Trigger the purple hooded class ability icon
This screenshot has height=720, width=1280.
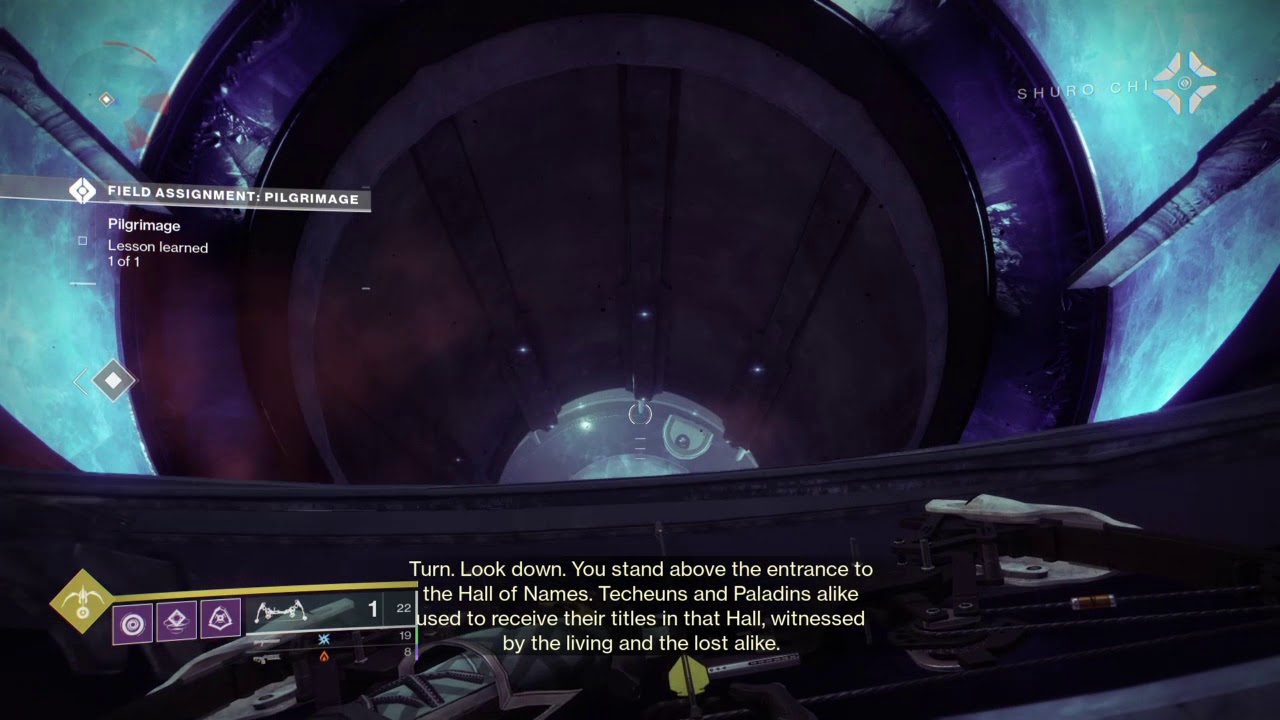pyautogui.click(x=221, y=622)
